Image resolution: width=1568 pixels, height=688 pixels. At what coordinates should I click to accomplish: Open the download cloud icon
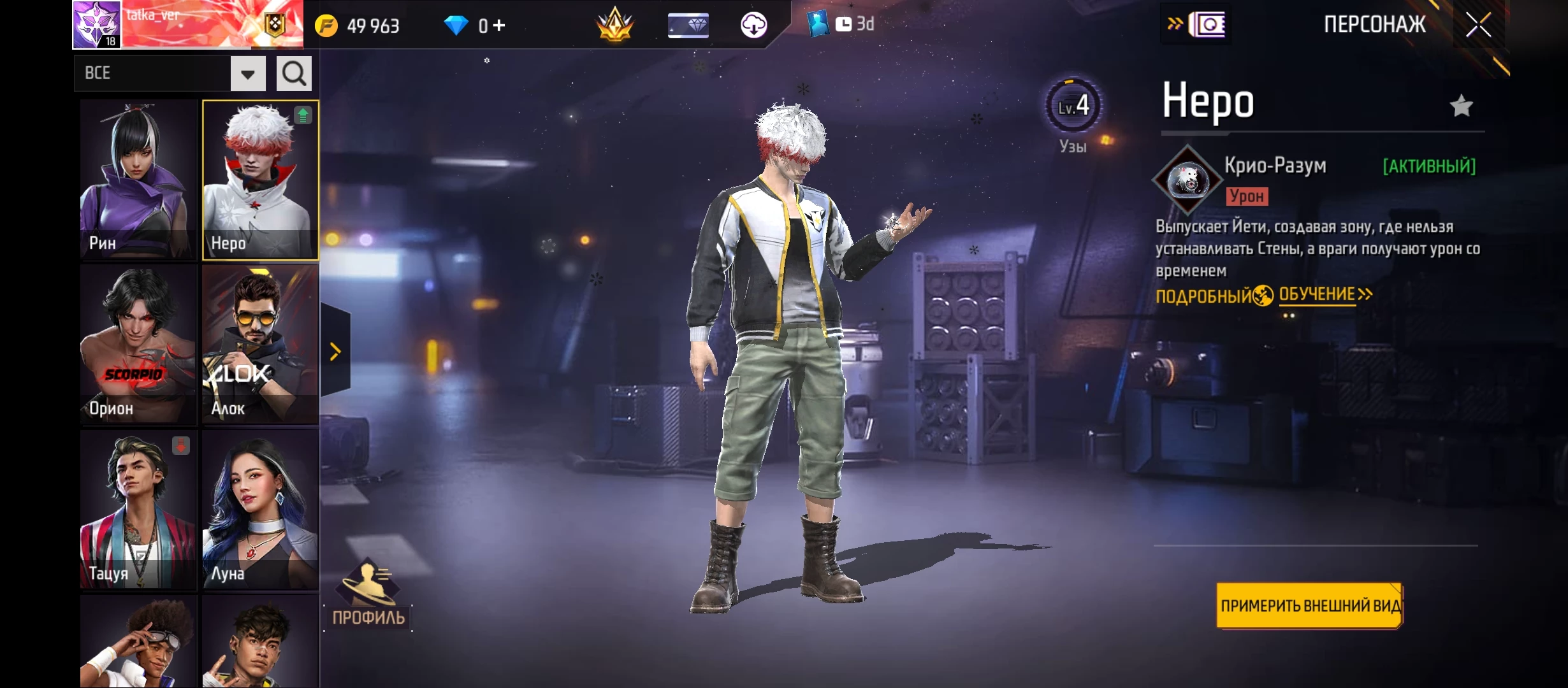tap(753, 25)
